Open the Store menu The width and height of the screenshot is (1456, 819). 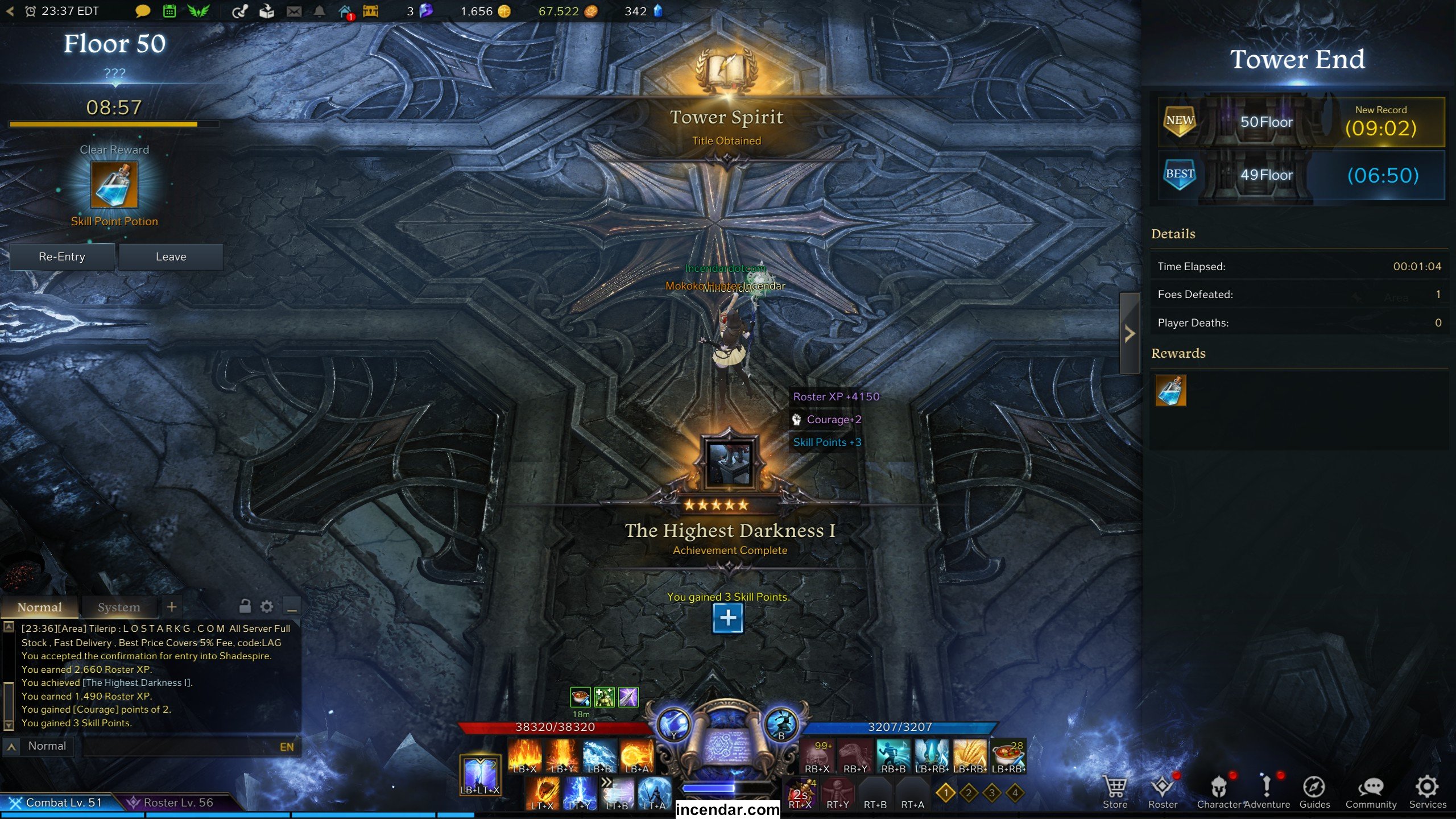click(1115, 792)
